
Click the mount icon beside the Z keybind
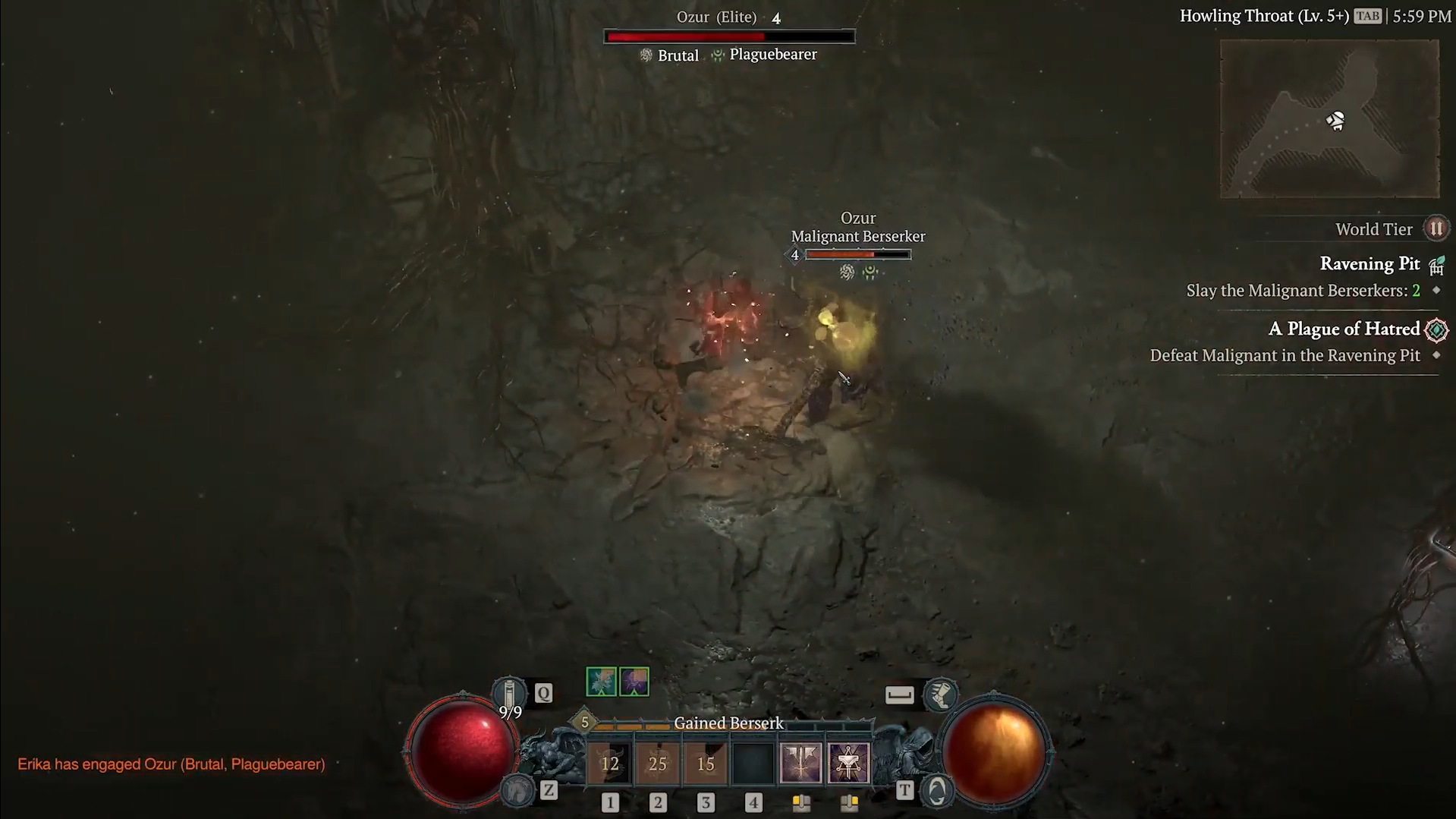click(517, 790)
